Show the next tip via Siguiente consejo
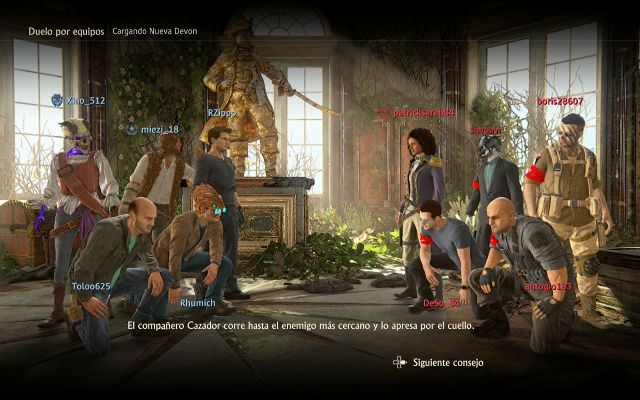 [439, 362]
